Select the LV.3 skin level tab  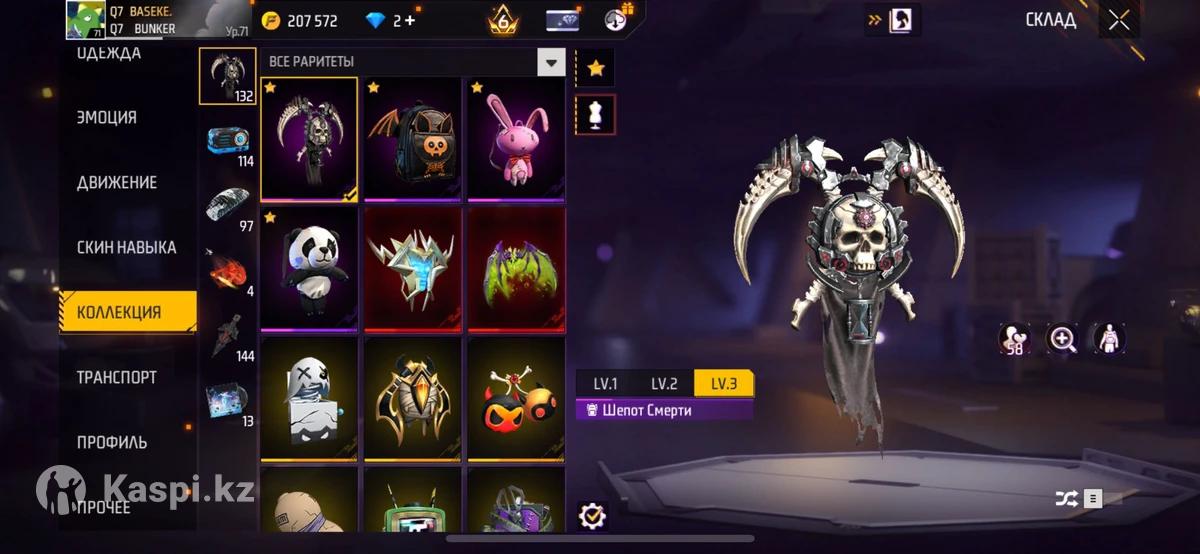[x=723, y=383]
